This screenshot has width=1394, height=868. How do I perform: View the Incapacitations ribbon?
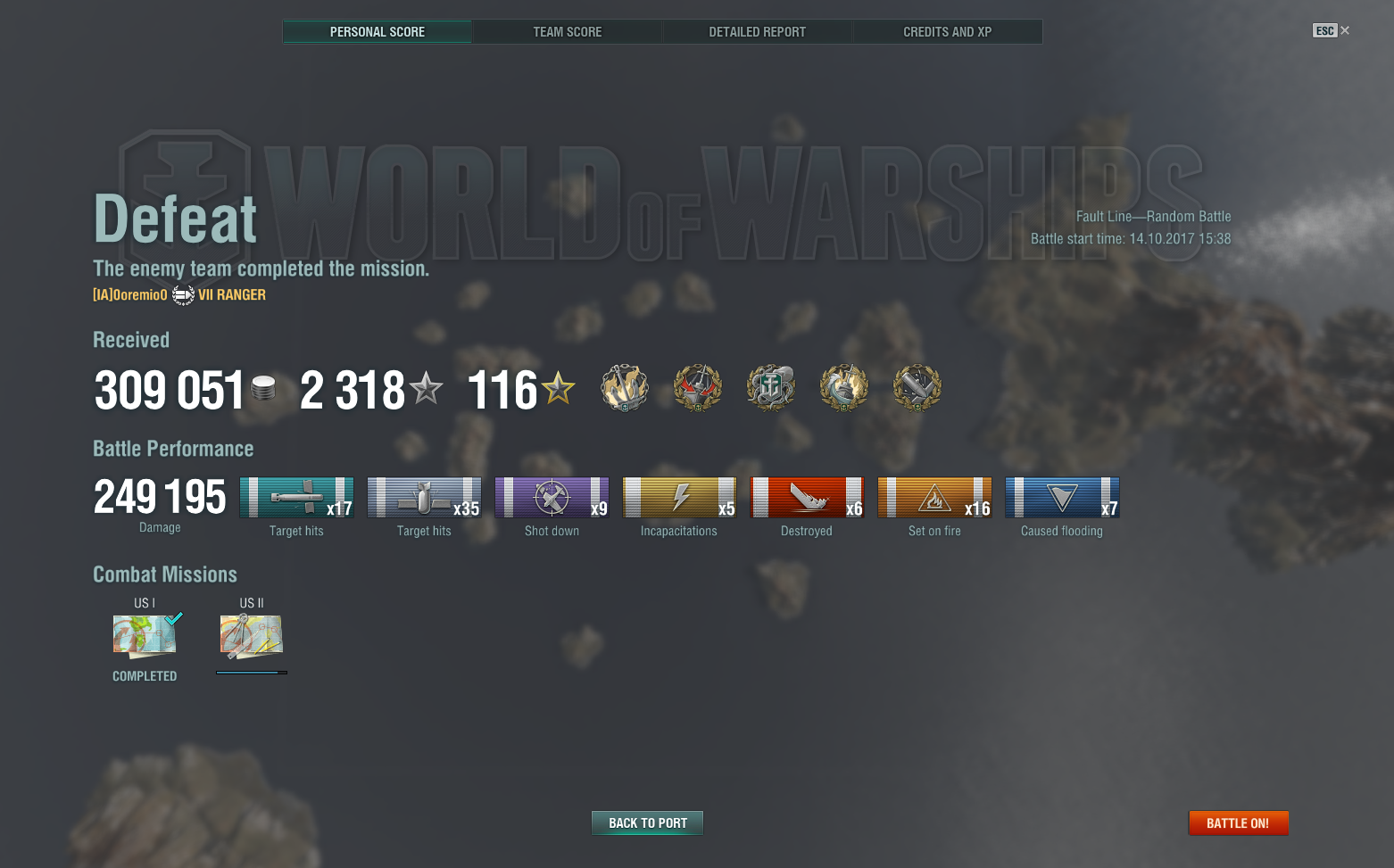pos(679,498)
